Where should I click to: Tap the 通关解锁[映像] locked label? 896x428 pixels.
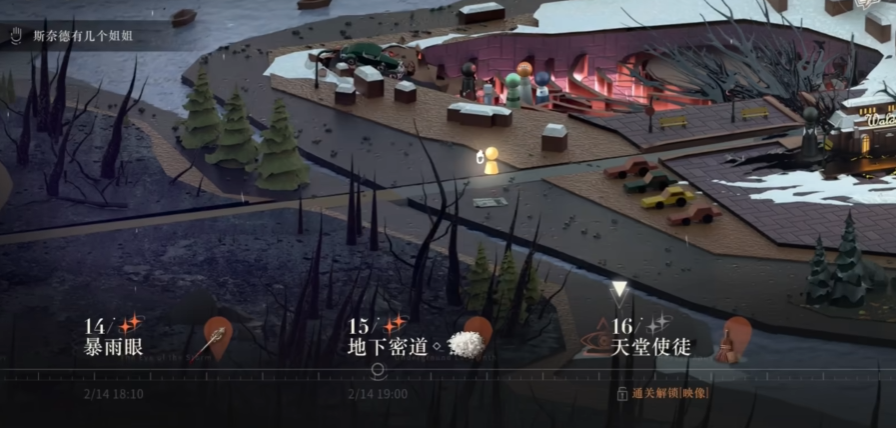point(663,393)
